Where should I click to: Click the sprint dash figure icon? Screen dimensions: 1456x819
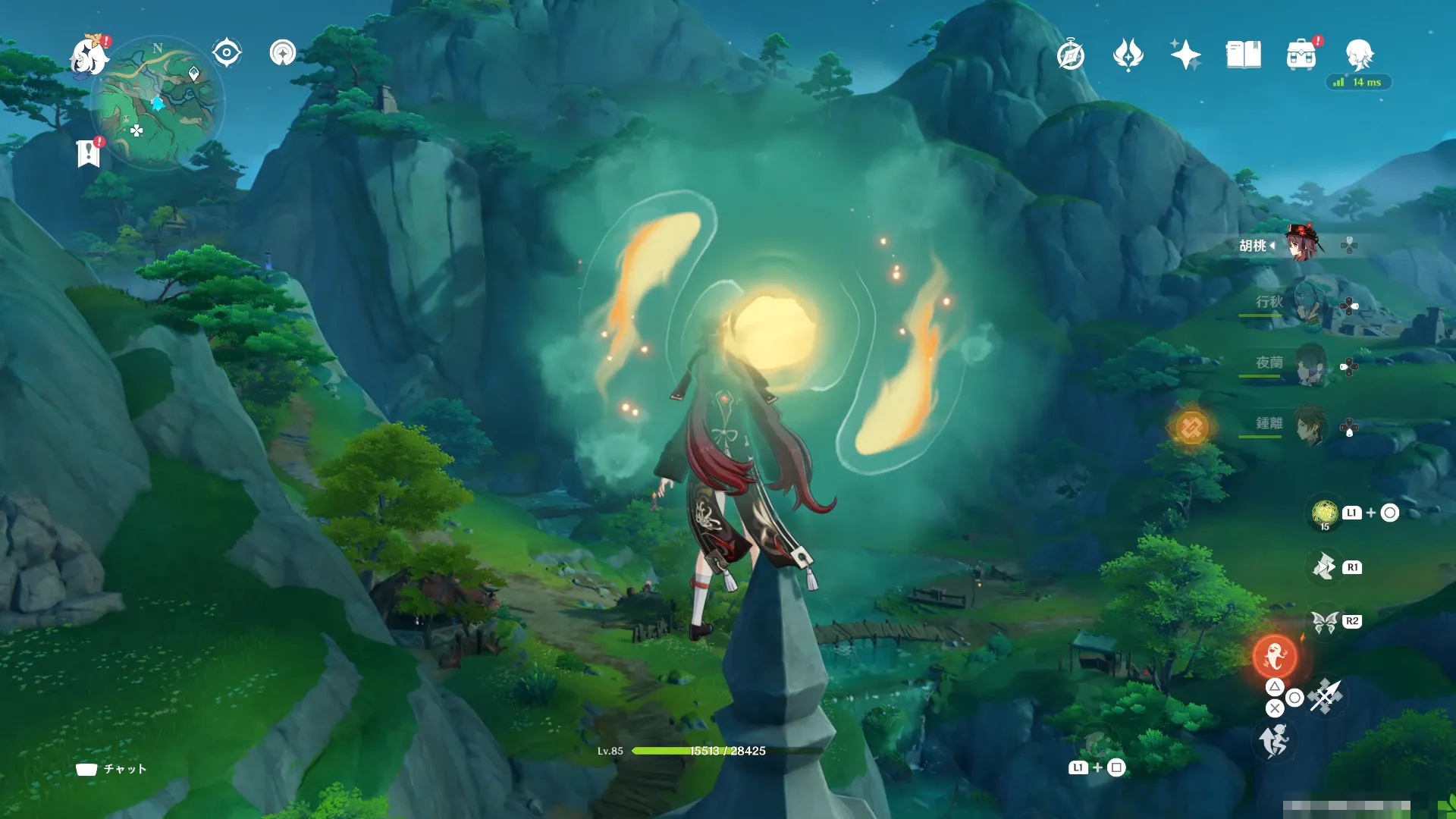[1274, 740]
